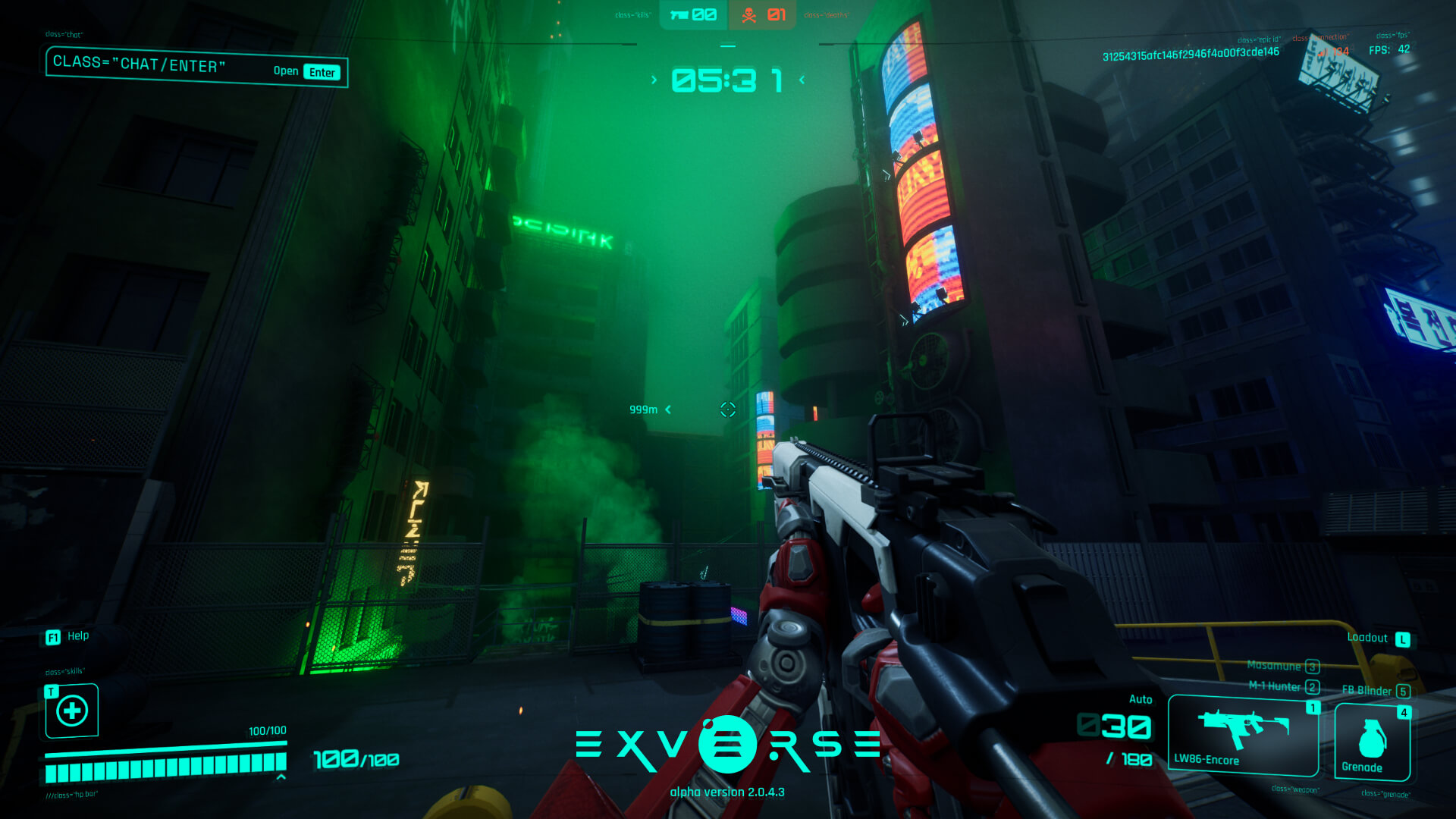Open the chat window via Enter button
This screenshot has height=819, width=1456.
click(x=322, y=71)
